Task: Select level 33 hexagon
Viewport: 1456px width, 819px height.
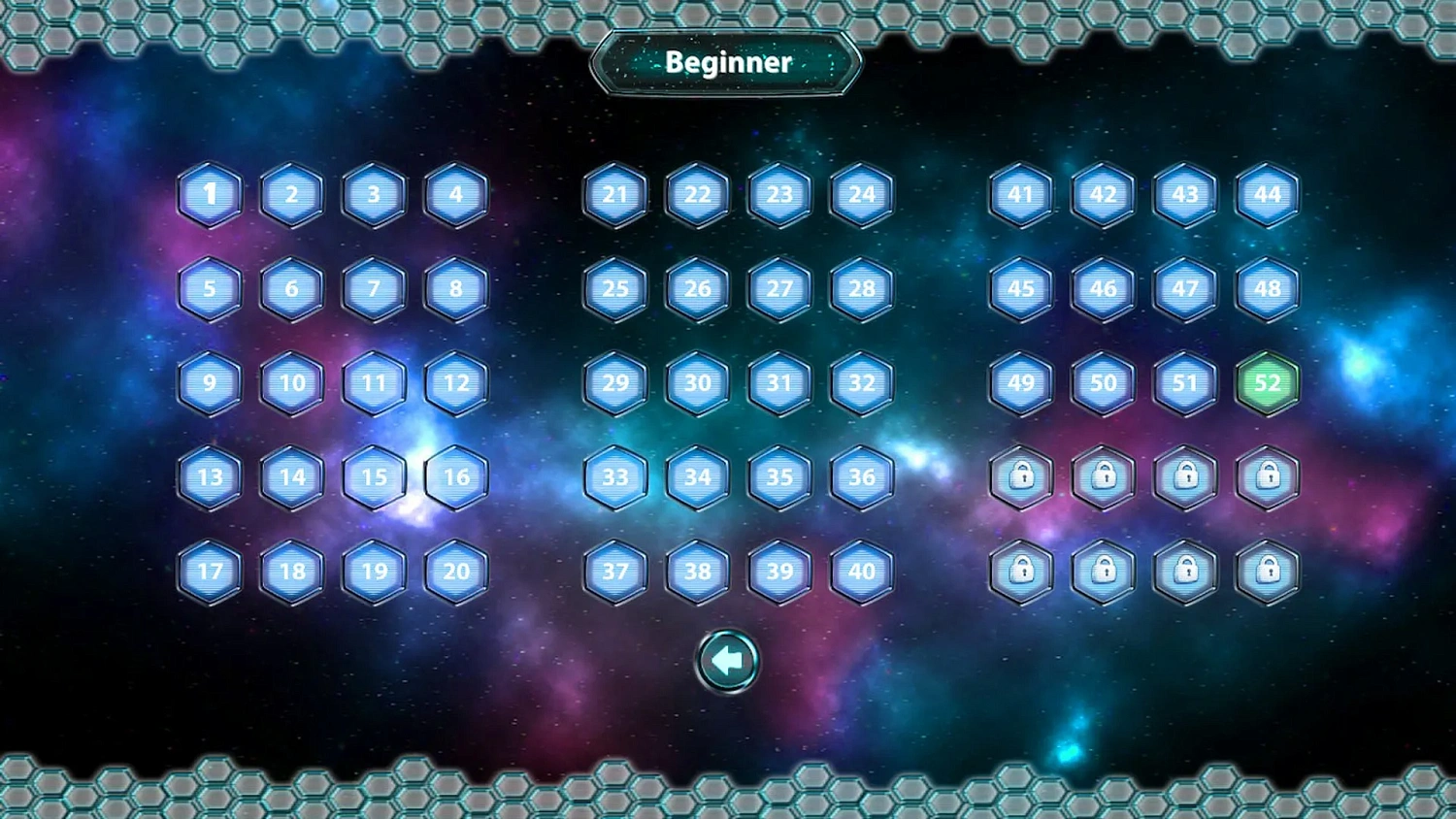Action: click(x=614, y=476)
